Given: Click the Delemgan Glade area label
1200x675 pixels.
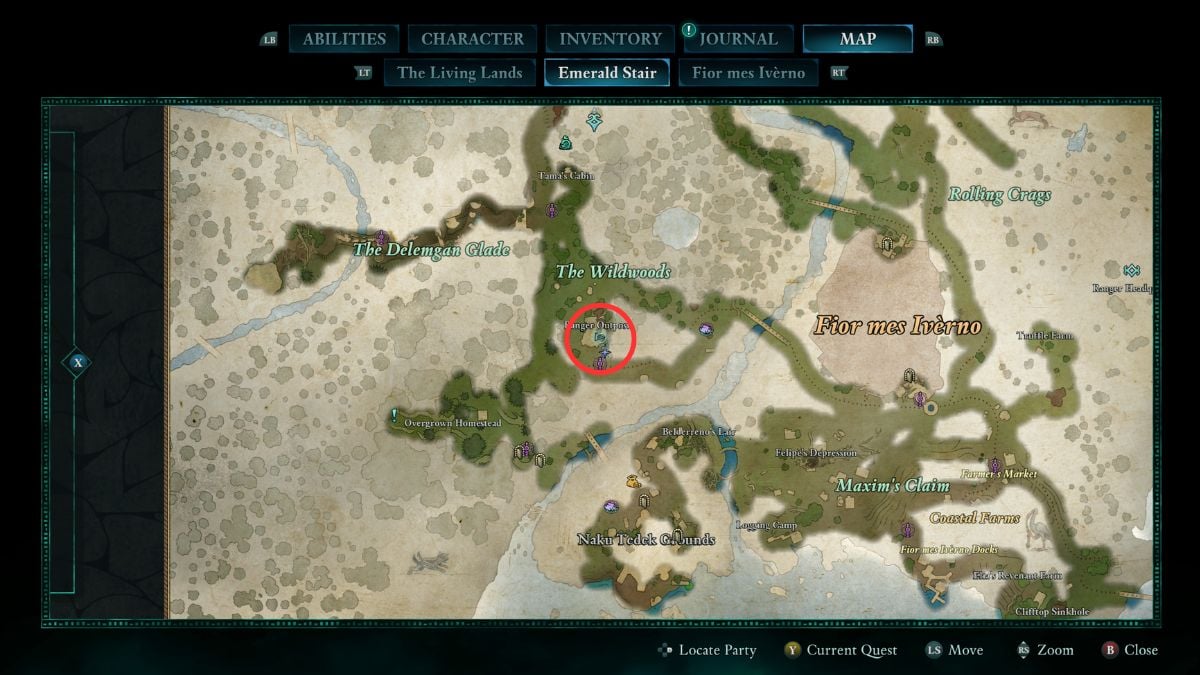Looking at the screenshot, I should 430,250.
